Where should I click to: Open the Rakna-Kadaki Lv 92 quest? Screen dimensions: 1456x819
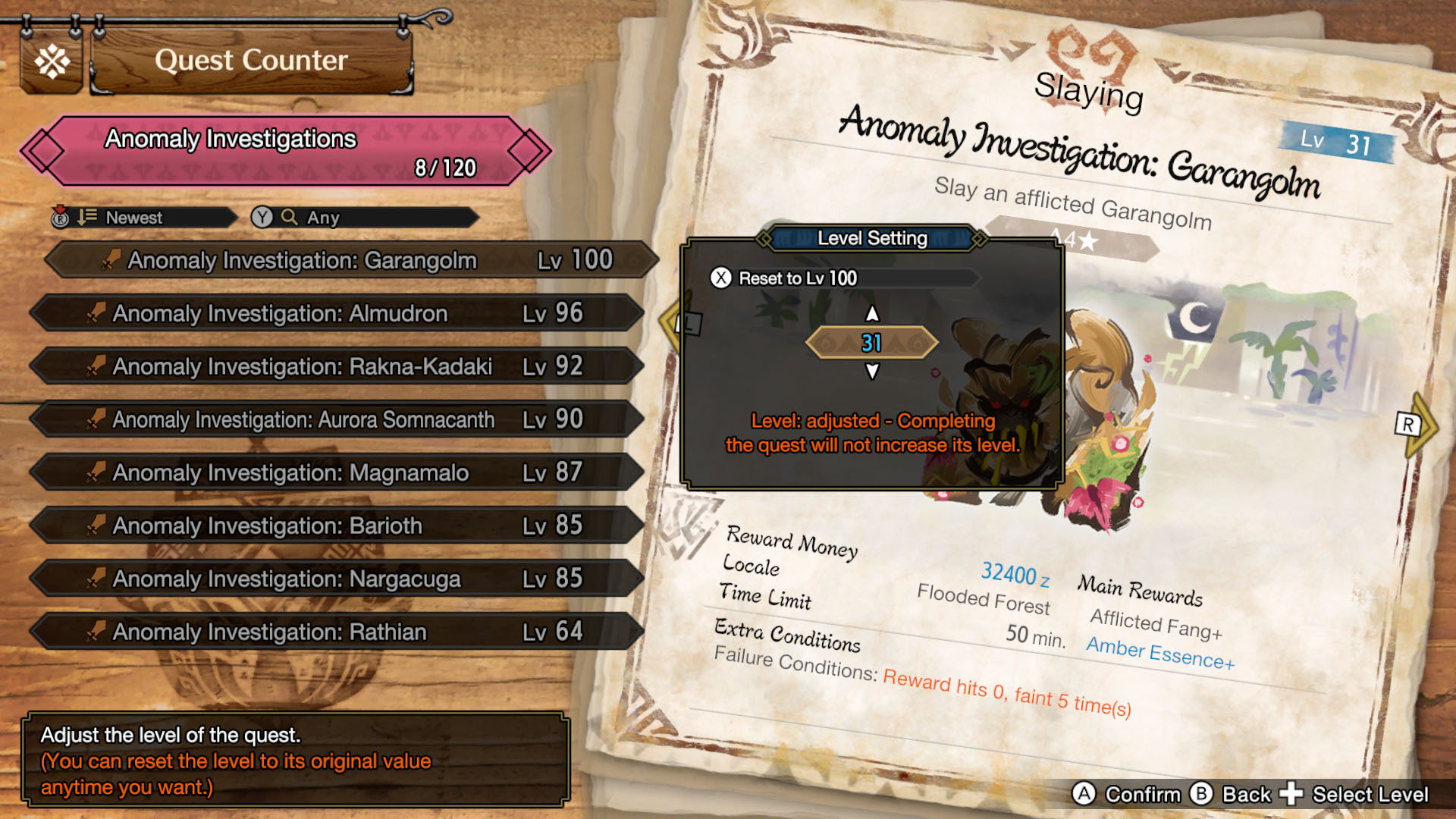[x=337, y=366]
